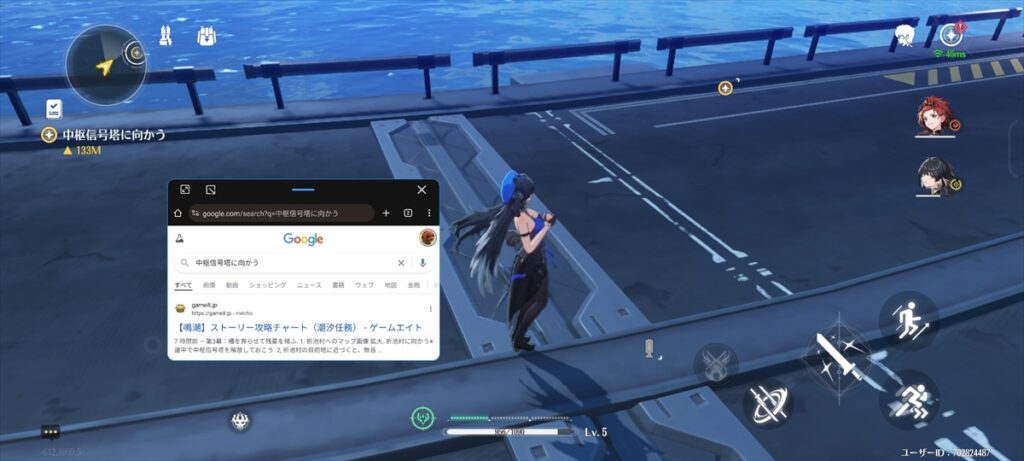The width and height of the screenshot is (1024, 461).
Task: Switch to the red-haired character portrait
Action: click(936, 117)
